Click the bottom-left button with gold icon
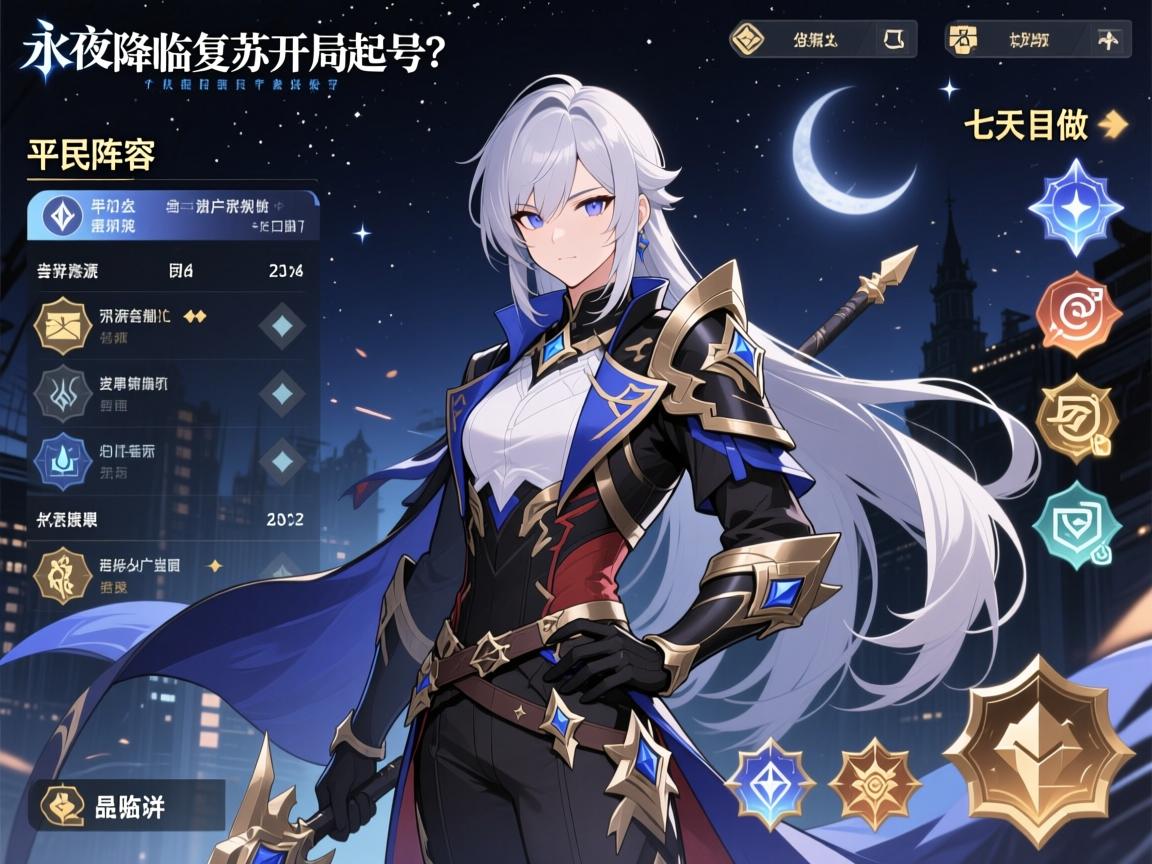This screenshot has height=864, width=1152. pos(126,806)
